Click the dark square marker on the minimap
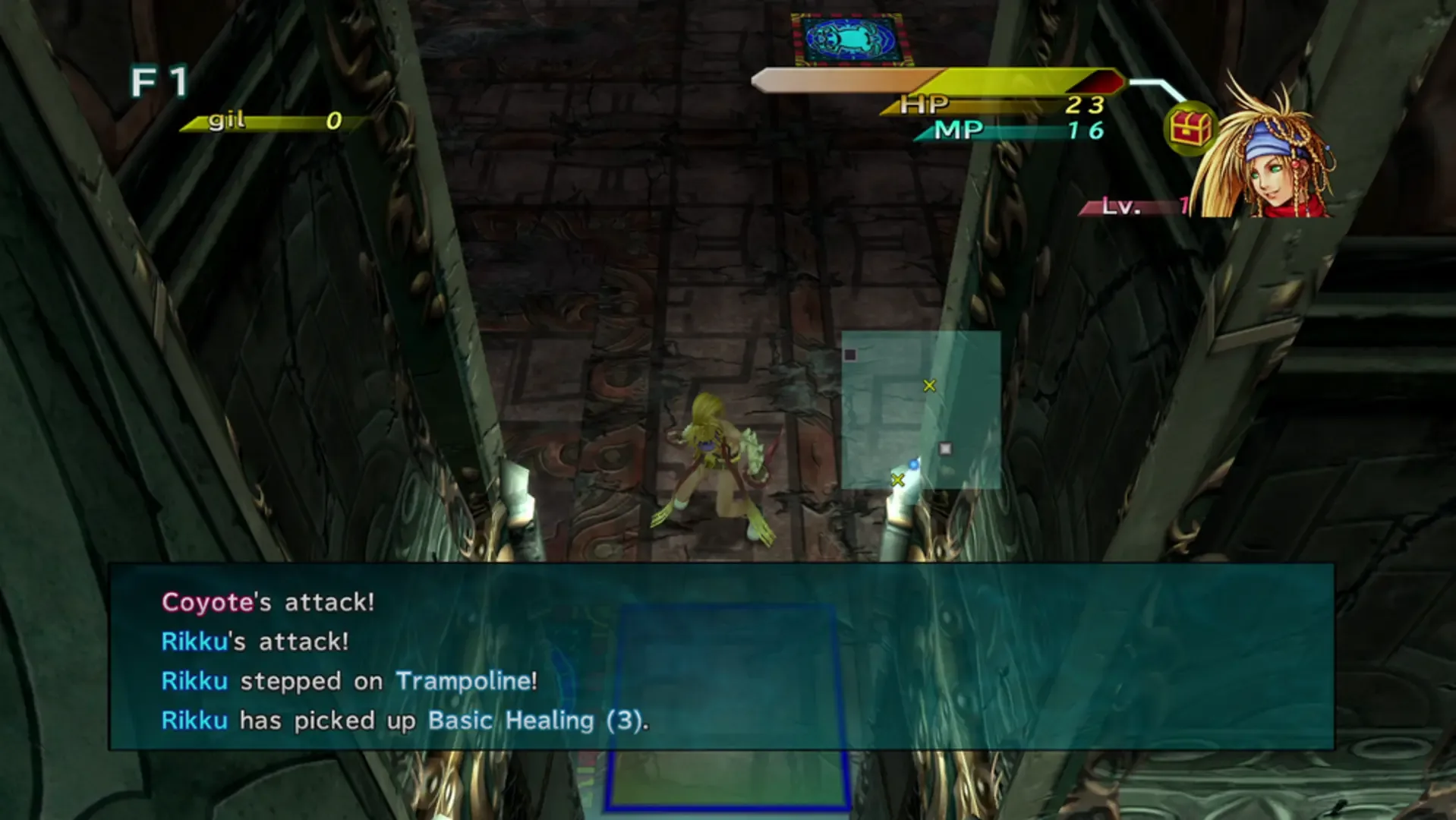 (849, 353)
